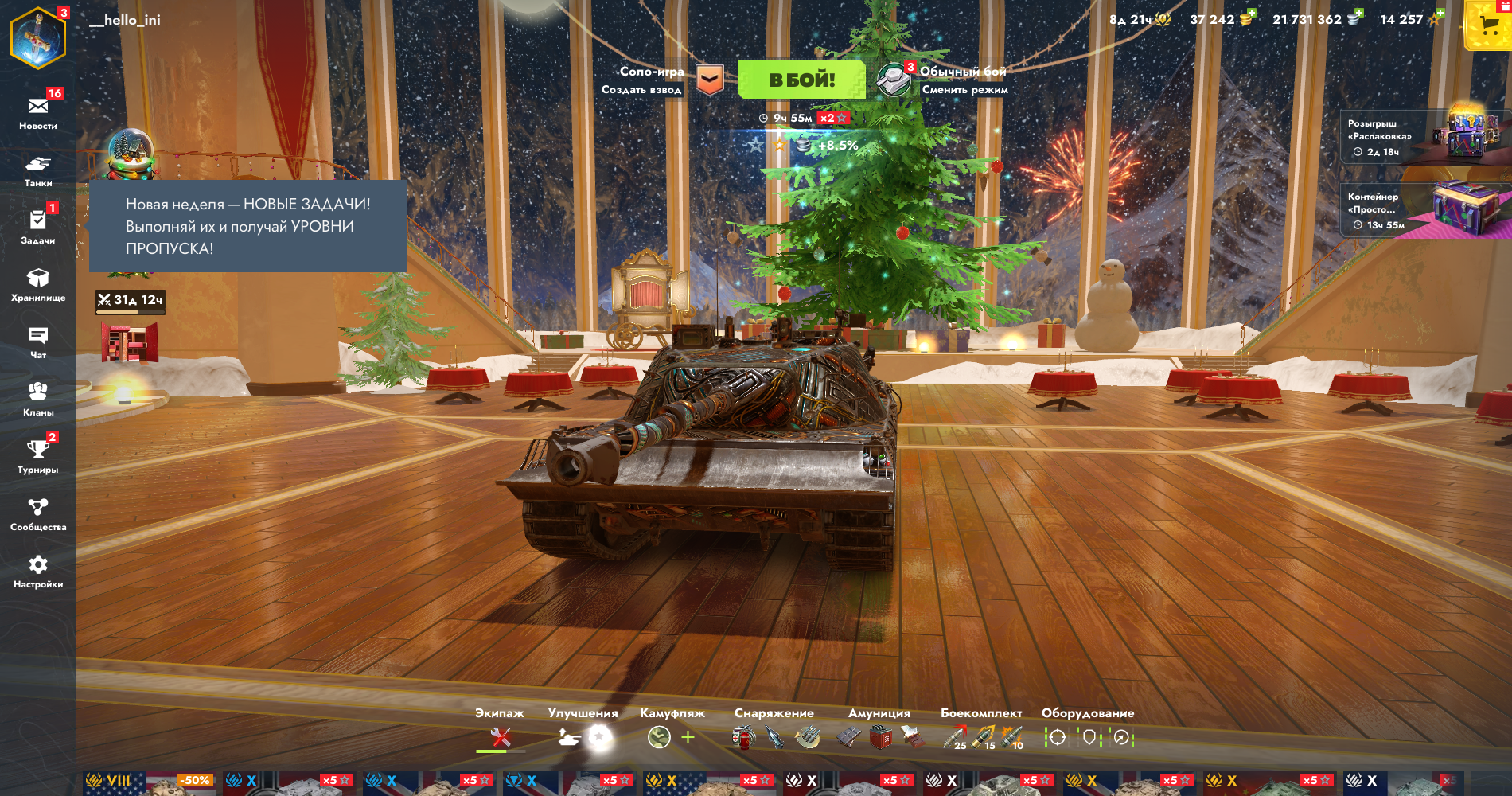Open the Турниры tournaments menu
The image size is (1512, 796).
(x=38, y=455)
